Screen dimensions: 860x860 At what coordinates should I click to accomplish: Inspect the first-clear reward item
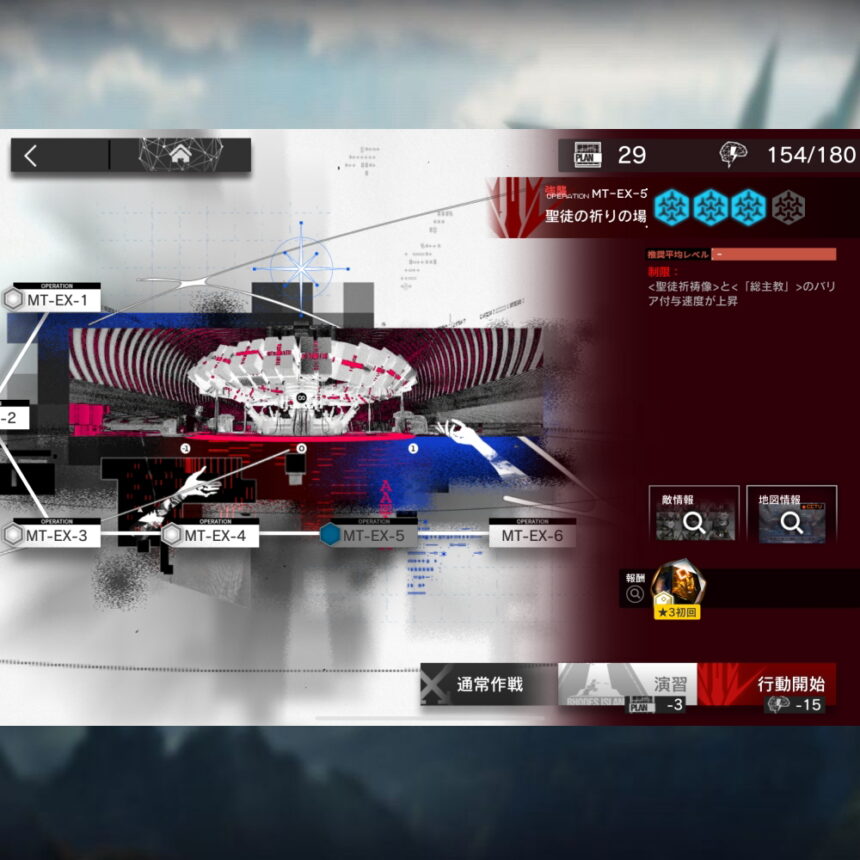click(678, 588)
